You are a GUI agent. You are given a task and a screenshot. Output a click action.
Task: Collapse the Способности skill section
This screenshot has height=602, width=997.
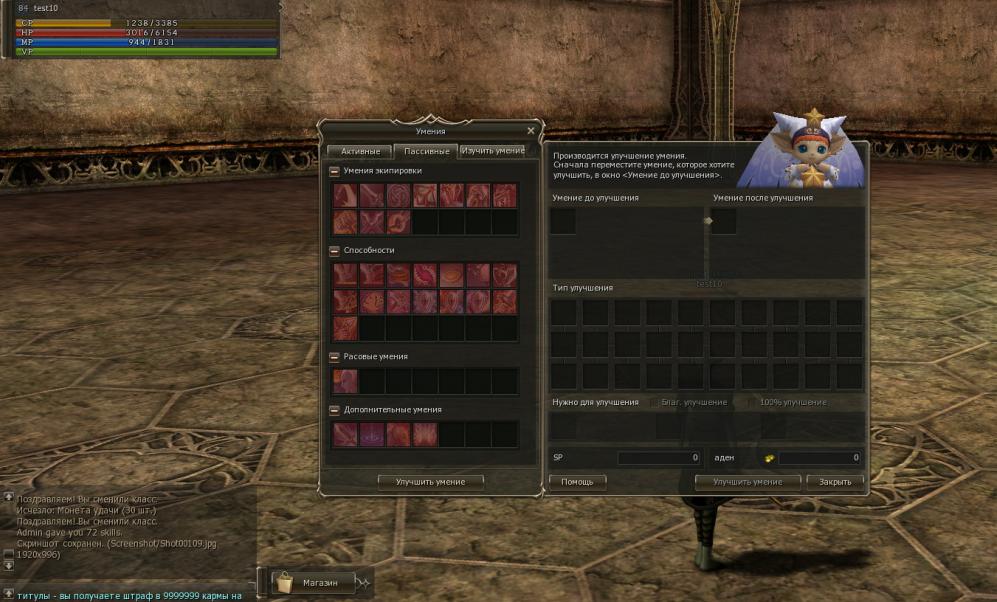(335, 250)
